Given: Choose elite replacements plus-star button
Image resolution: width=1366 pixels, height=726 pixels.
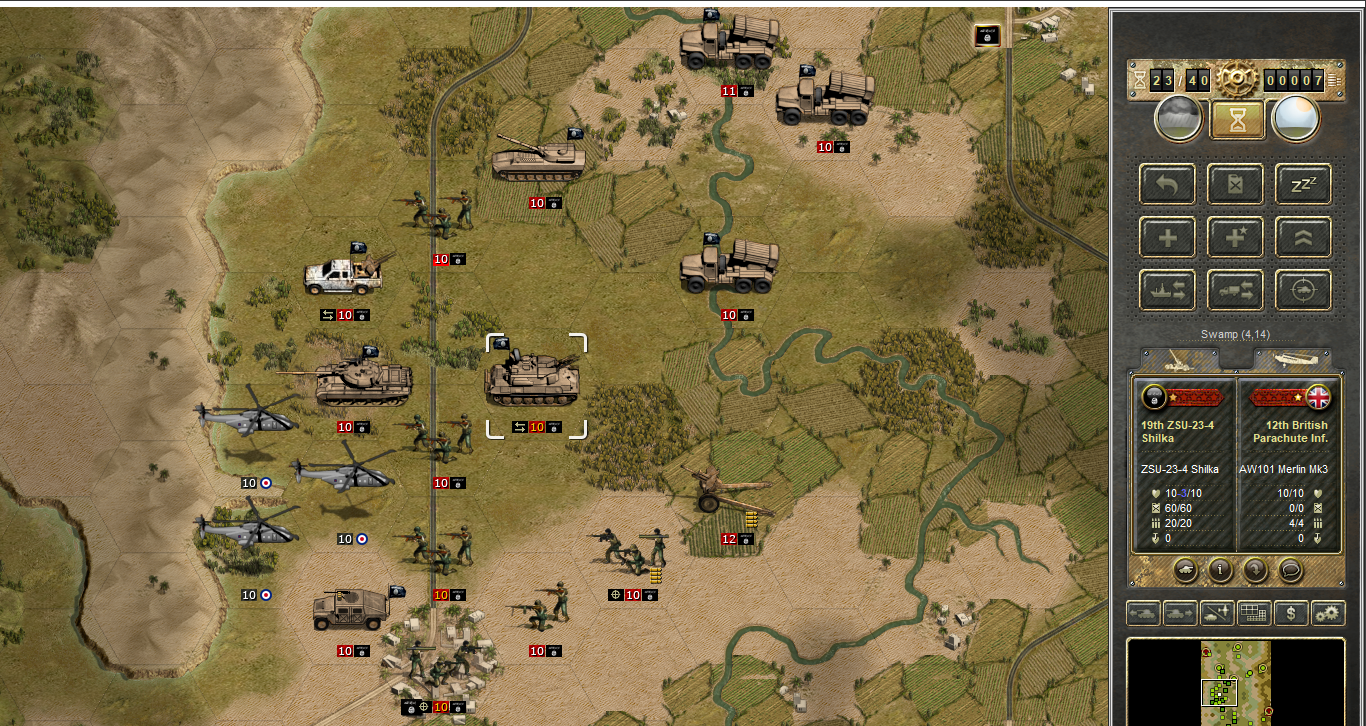Looking at the screenshot, I should pos(1234,238).
